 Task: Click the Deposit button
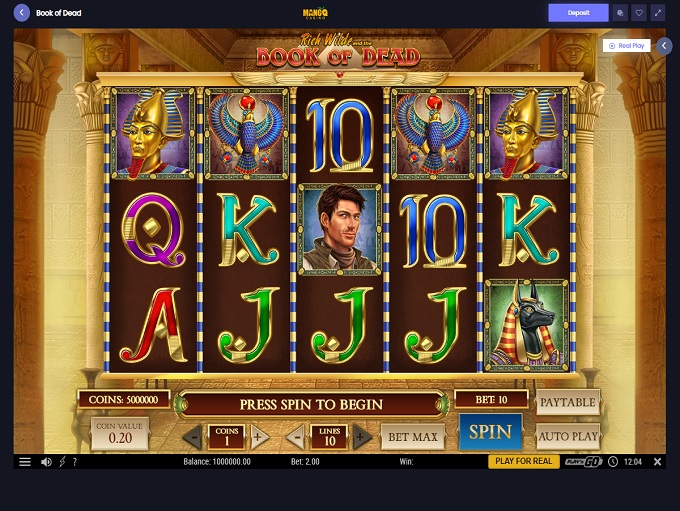tap(578, 13)
